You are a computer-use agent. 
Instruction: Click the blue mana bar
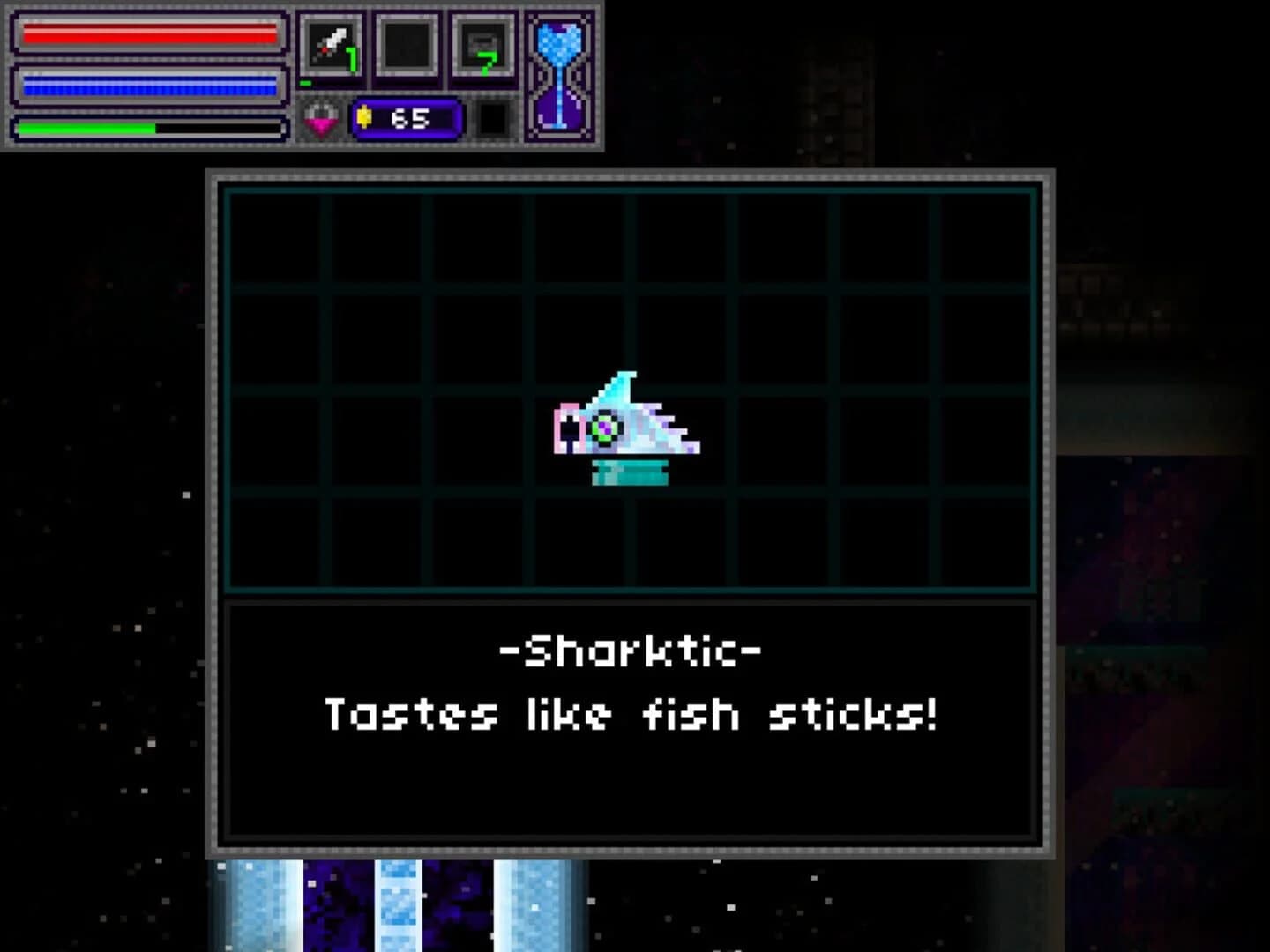[148, 83]
